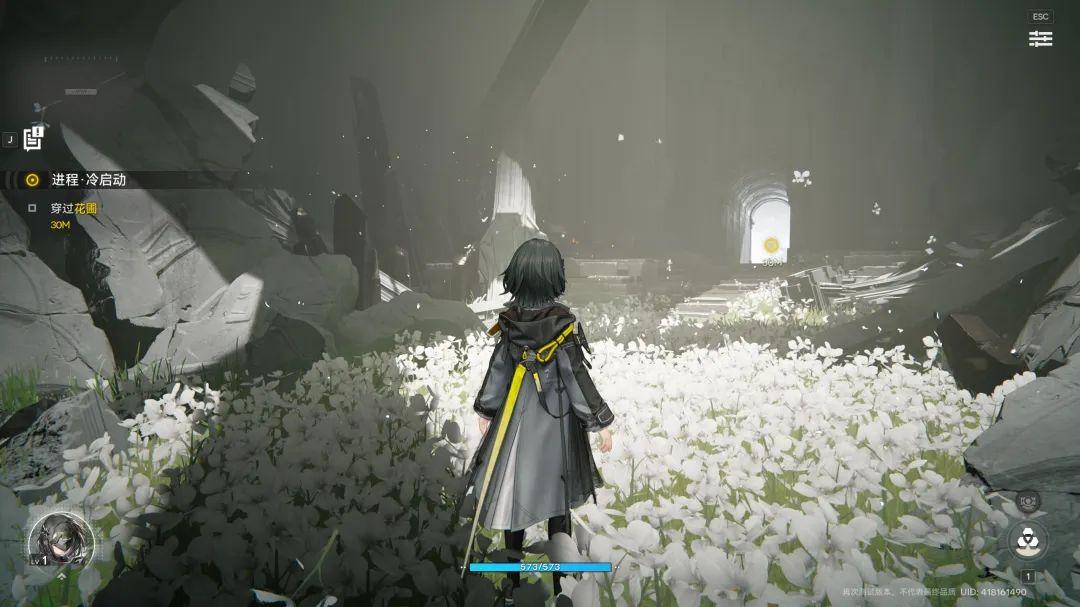Click the 穿过花圃 objective entry
The width and height of the screenshot is (1080, 607).
point(73,209)
